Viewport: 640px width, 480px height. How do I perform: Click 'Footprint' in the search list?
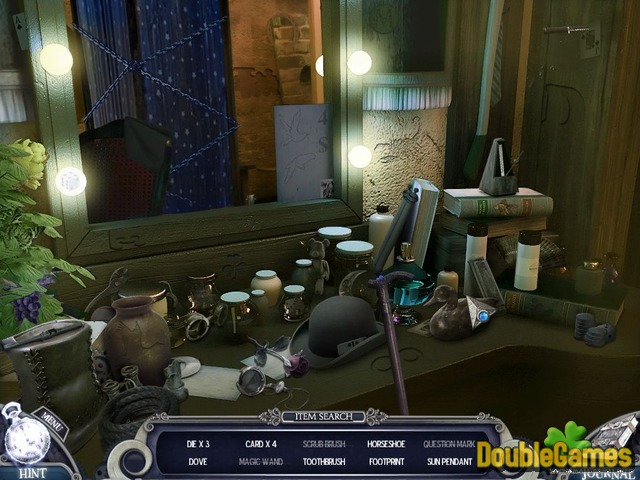tap(385, 461)
